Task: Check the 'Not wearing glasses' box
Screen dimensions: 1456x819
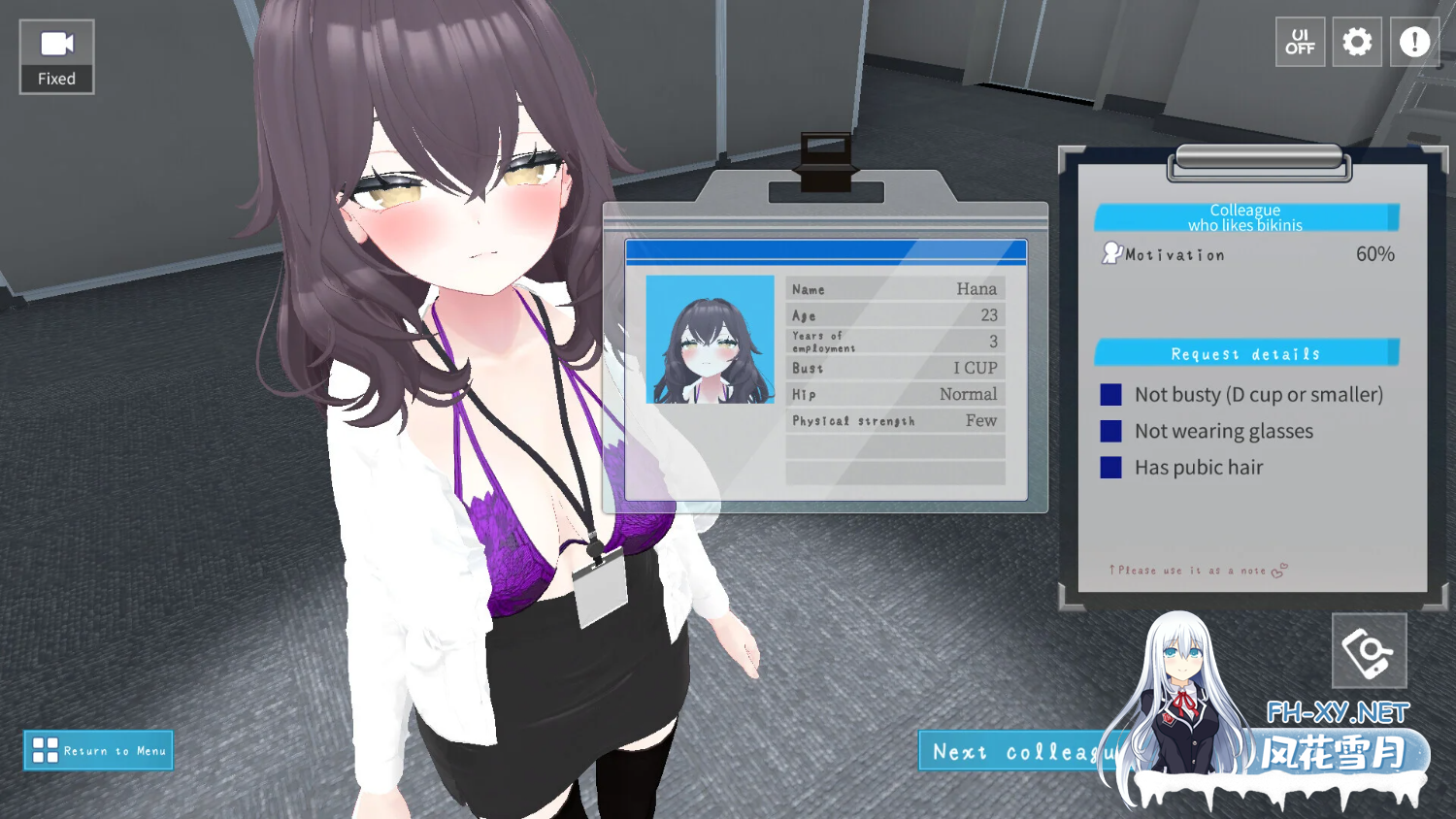Action: [x=1111, y=431]
